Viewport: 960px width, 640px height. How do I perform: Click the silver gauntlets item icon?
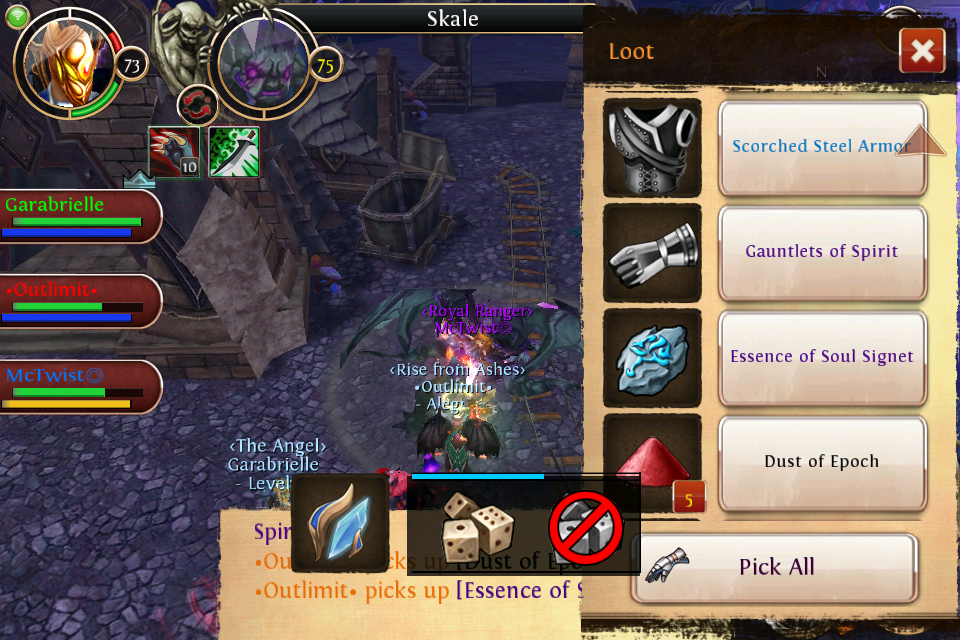[653, 252]
